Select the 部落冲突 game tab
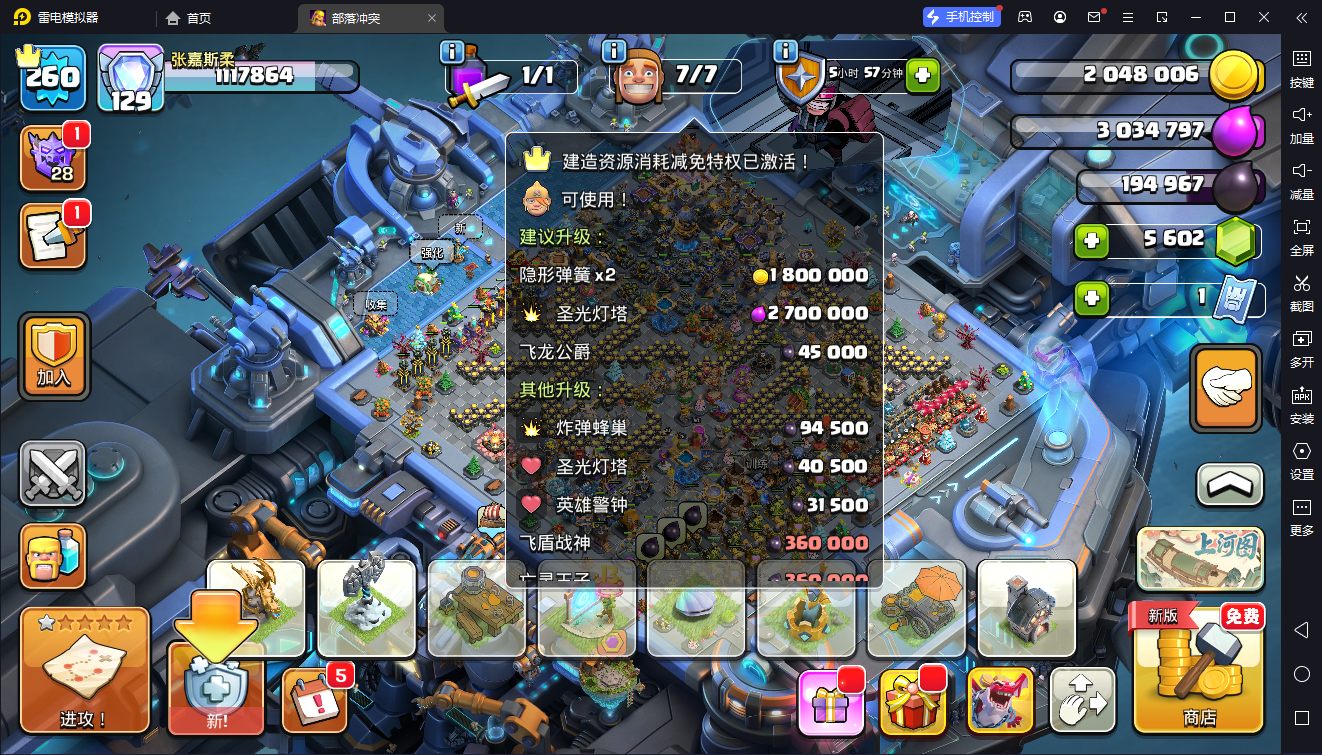Screen dimensions: 1322x755 [x=360, y=17]
